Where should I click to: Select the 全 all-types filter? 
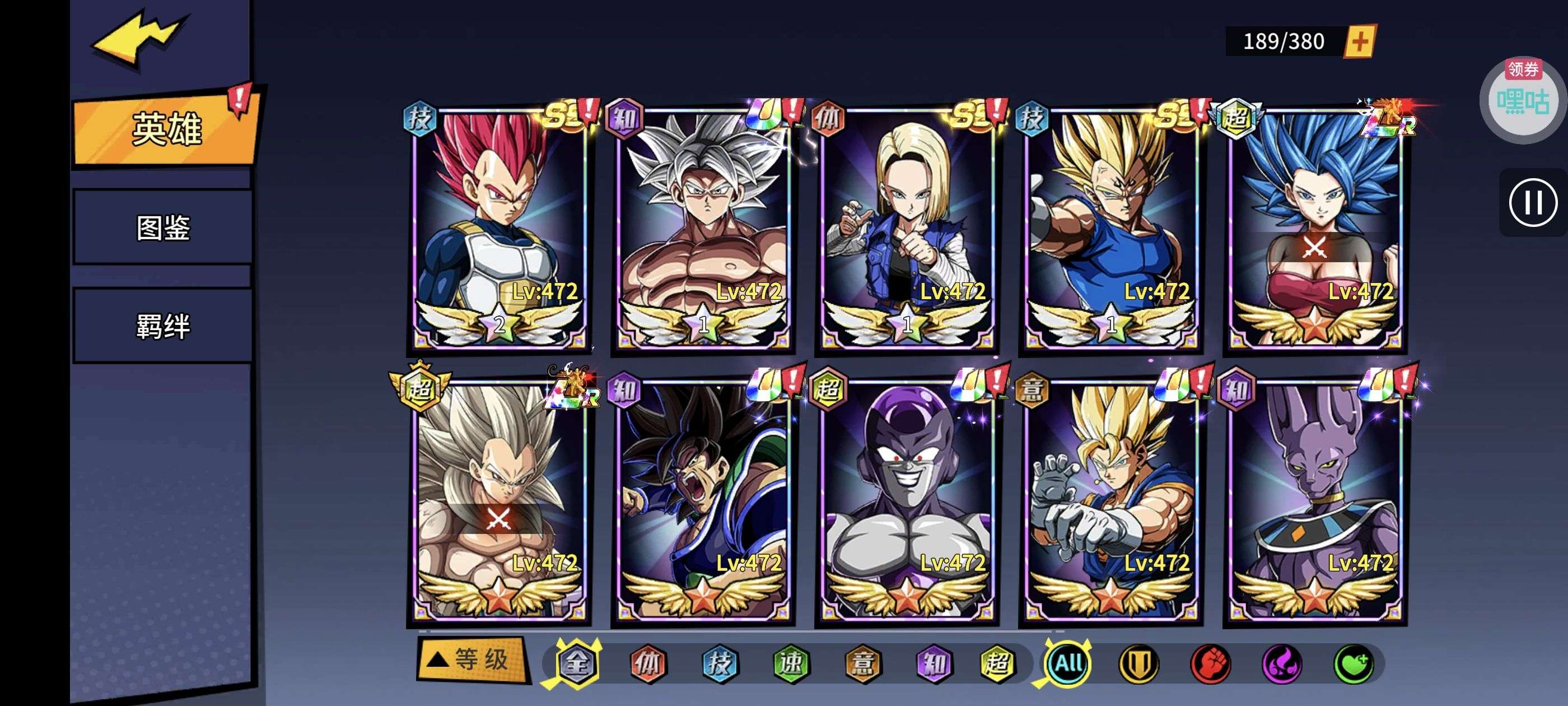tap(576, 663)
